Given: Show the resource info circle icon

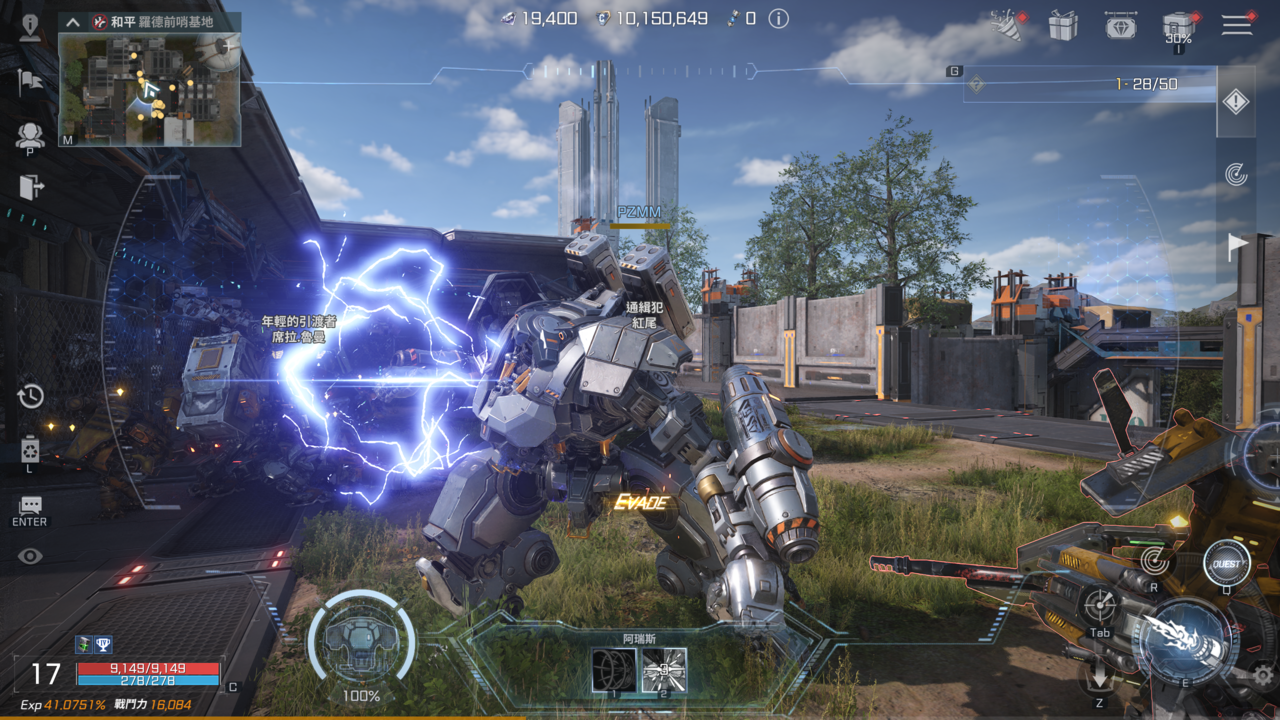Looking at the screenshot, I should [778, 19].
